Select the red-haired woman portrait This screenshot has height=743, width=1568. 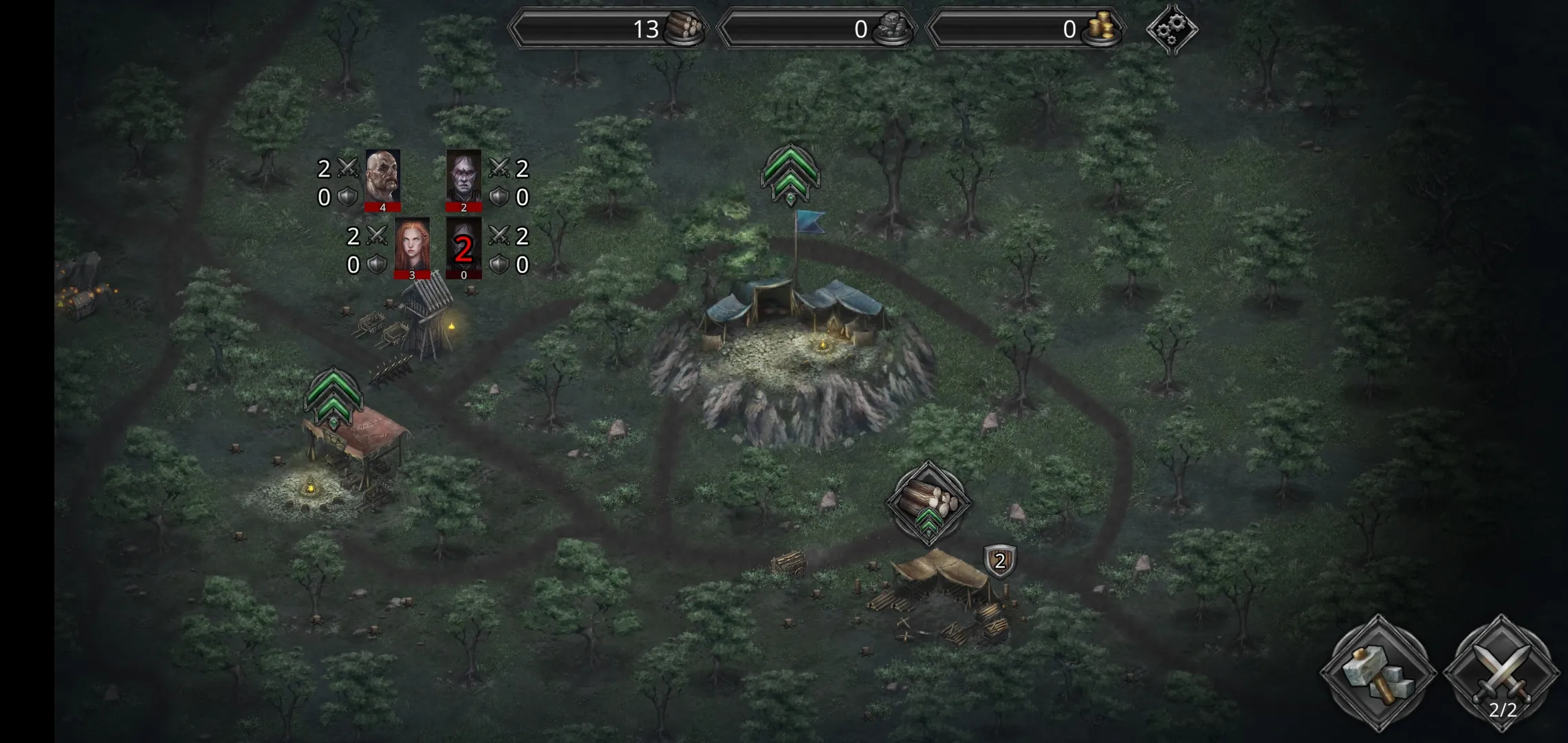(x=412, y=247)
